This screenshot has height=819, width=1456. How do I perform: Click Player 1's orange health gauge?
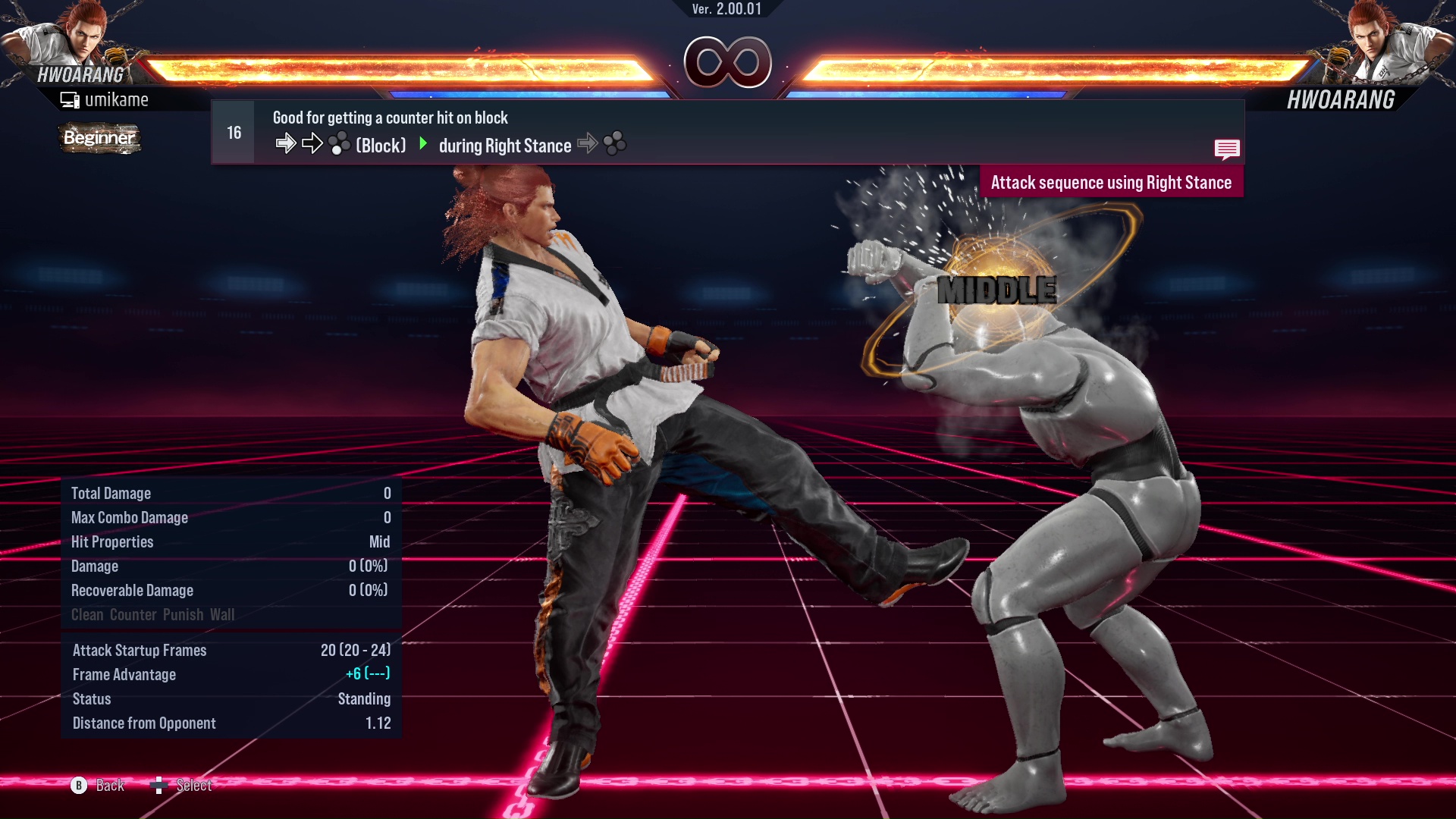pos(402,68)
